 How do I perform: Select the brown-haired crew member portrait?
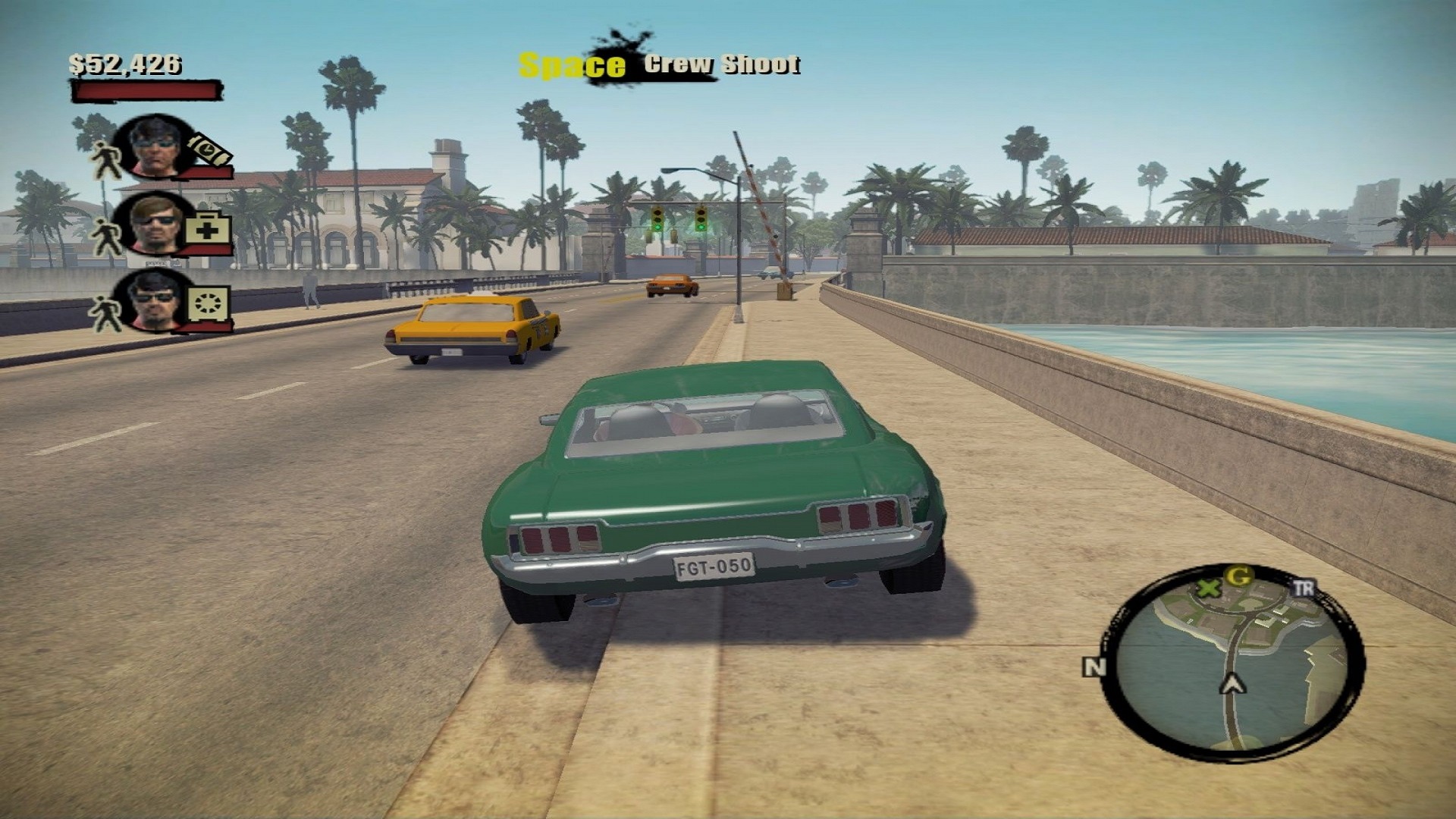(155, 223)
